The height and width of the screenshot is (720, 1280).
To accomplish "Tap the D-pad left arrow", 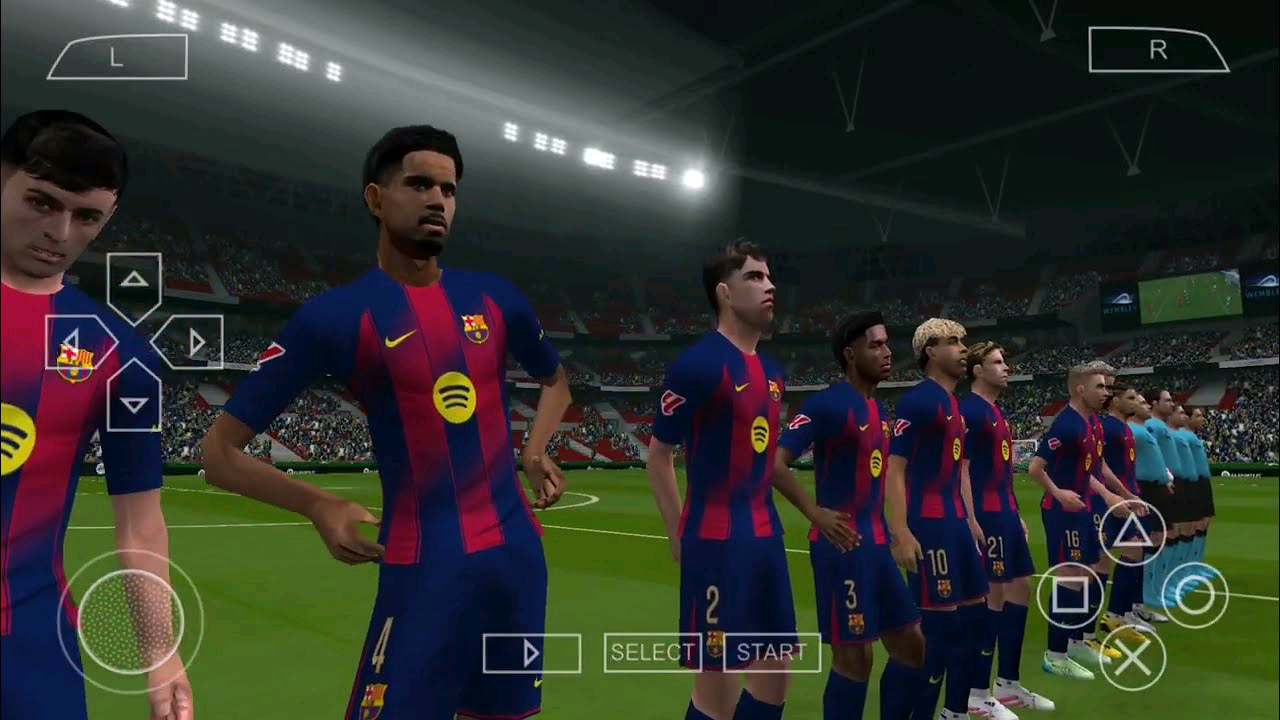I will tap(77, 341).
